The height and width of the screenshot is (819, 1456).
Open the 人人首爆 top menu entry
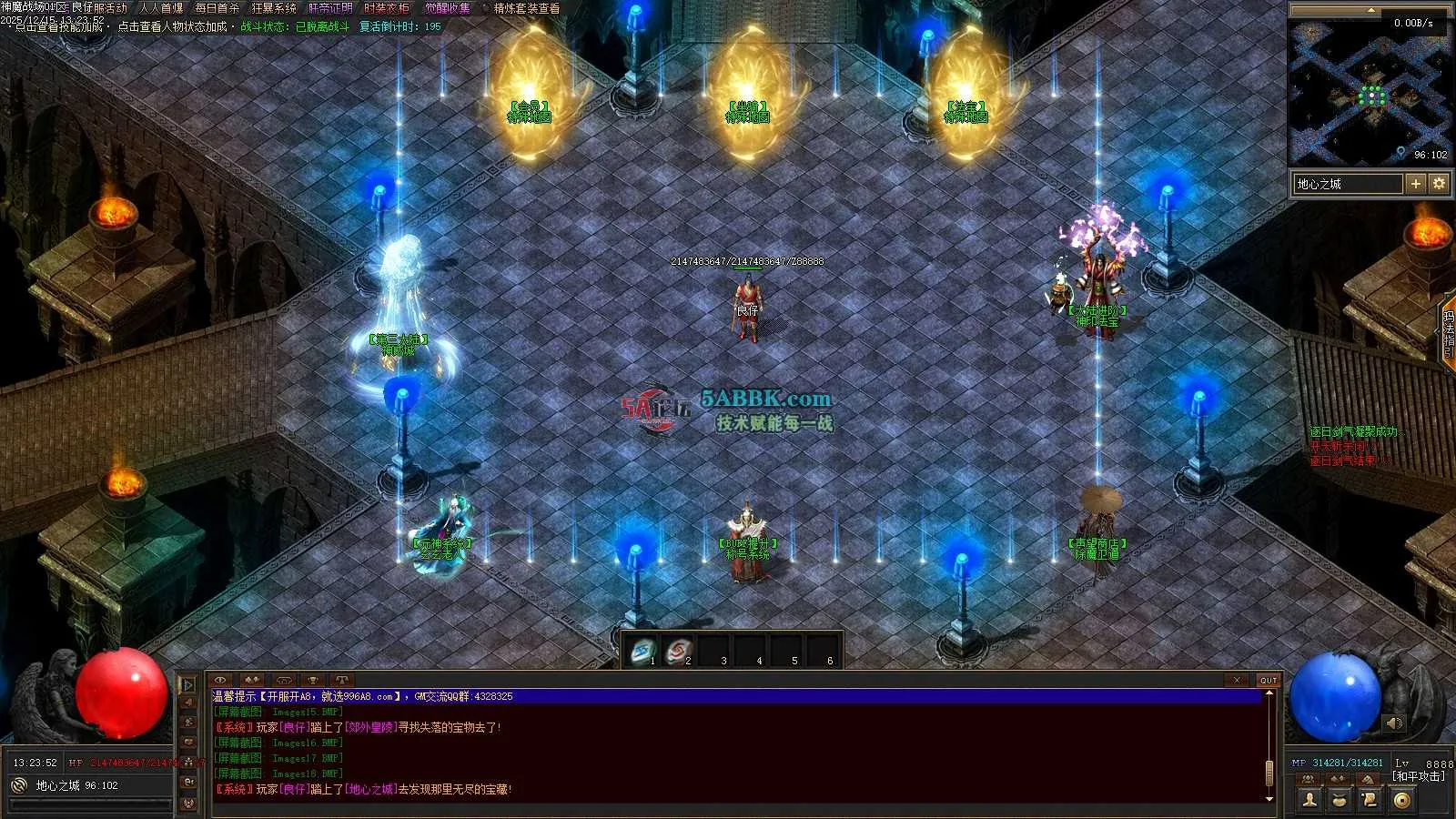161,8
